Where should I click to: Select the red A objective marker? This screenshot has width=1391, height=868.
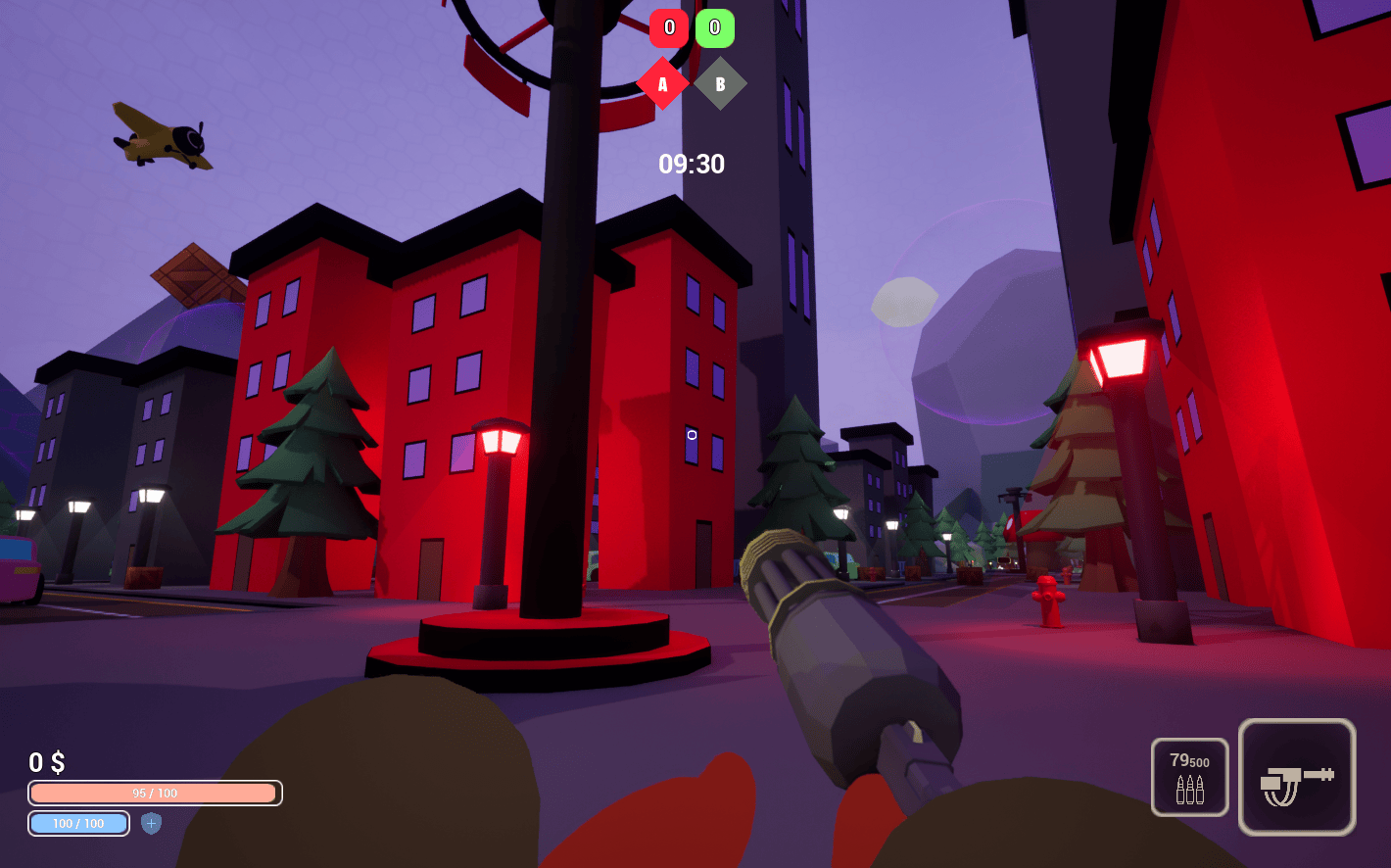[662, 84]
